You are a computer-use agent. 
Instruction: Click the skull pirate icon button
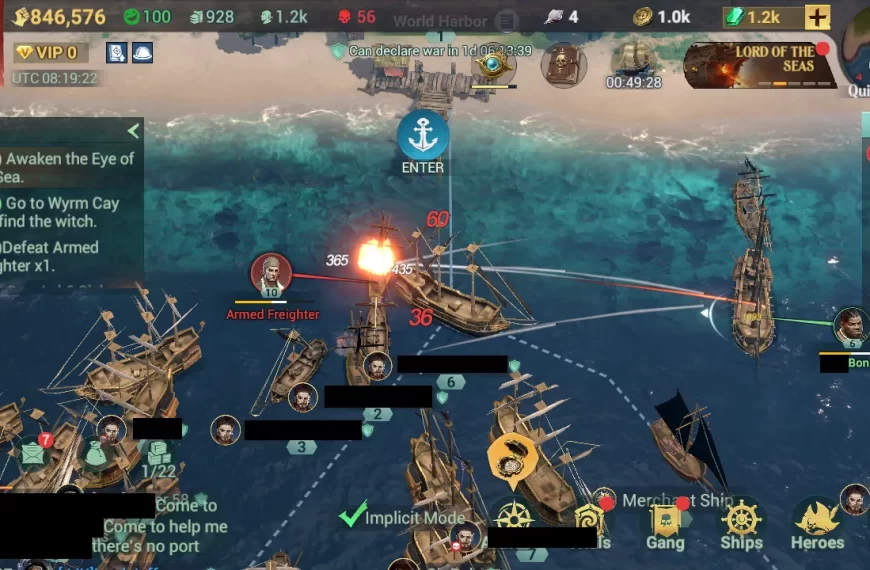pyautogui.click(x=563, y=65)
